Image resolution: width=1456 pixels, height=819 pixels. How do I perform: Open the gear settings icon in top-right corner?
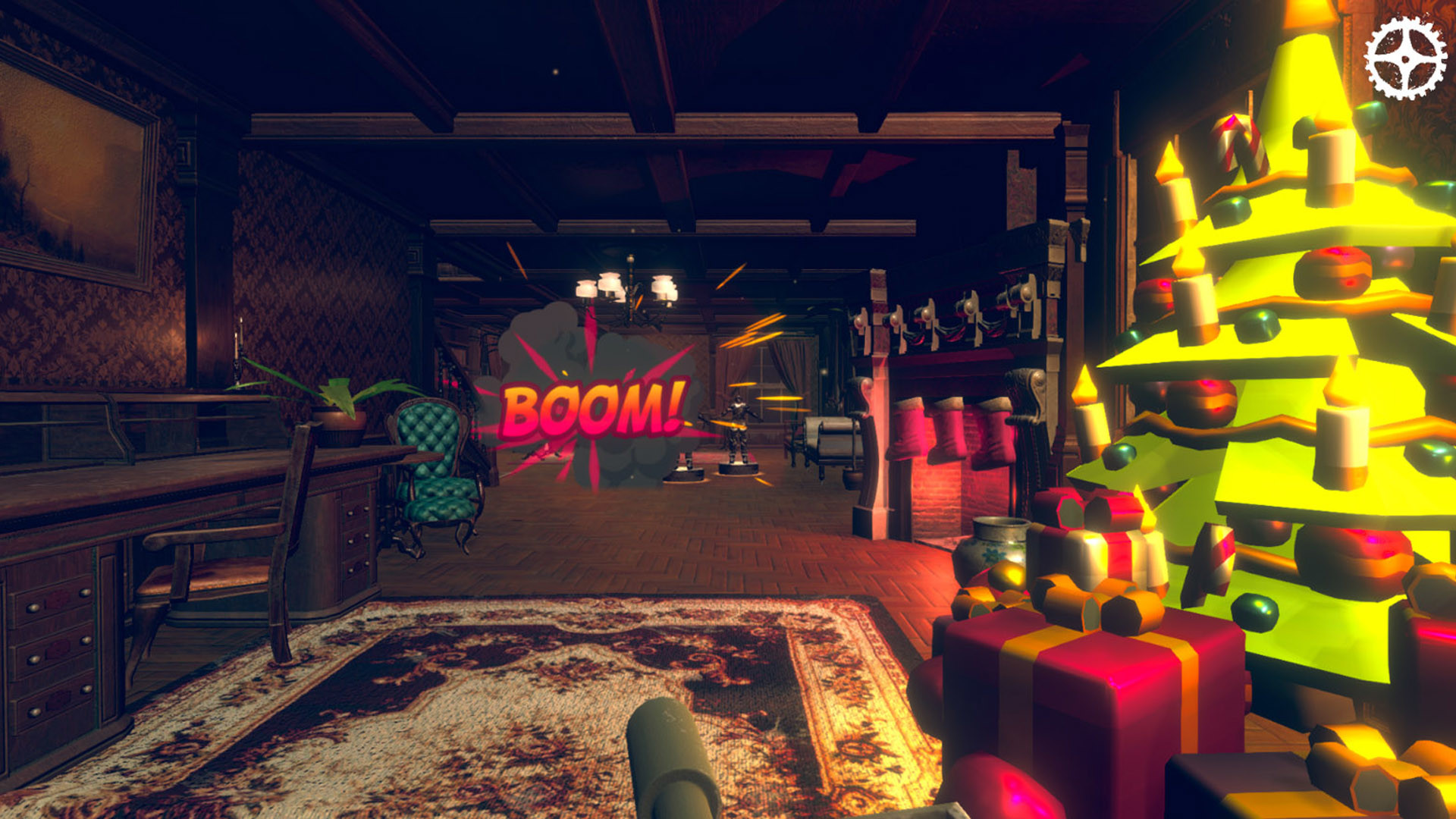(x=1406, y=58)
